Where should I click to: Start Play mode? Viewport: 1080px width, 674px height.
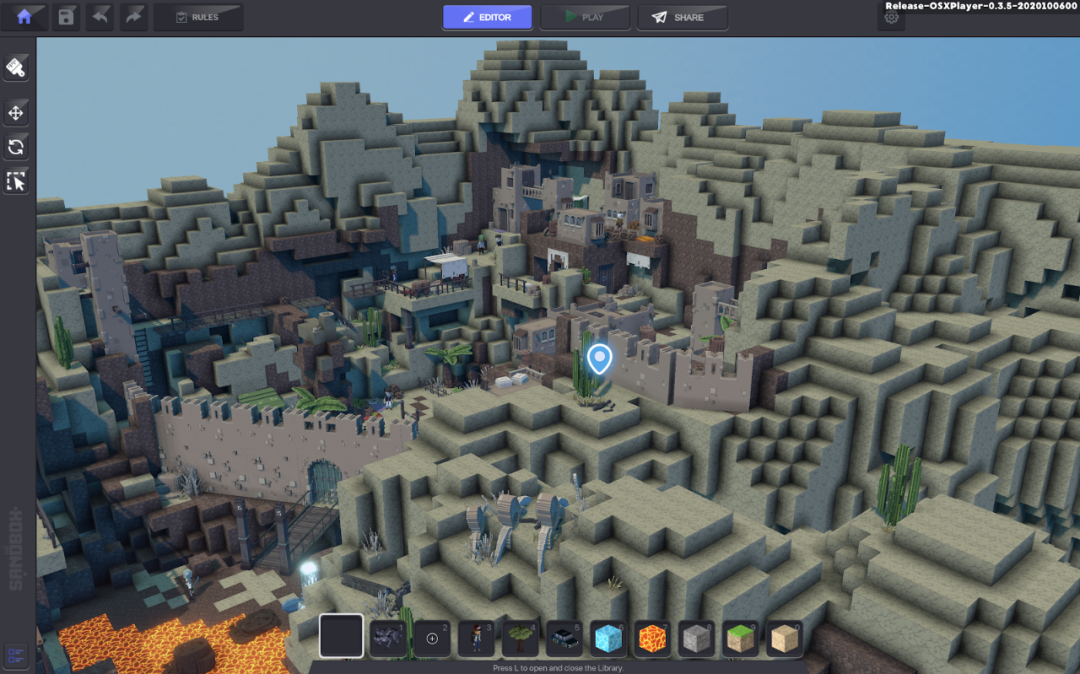point(585,17)
